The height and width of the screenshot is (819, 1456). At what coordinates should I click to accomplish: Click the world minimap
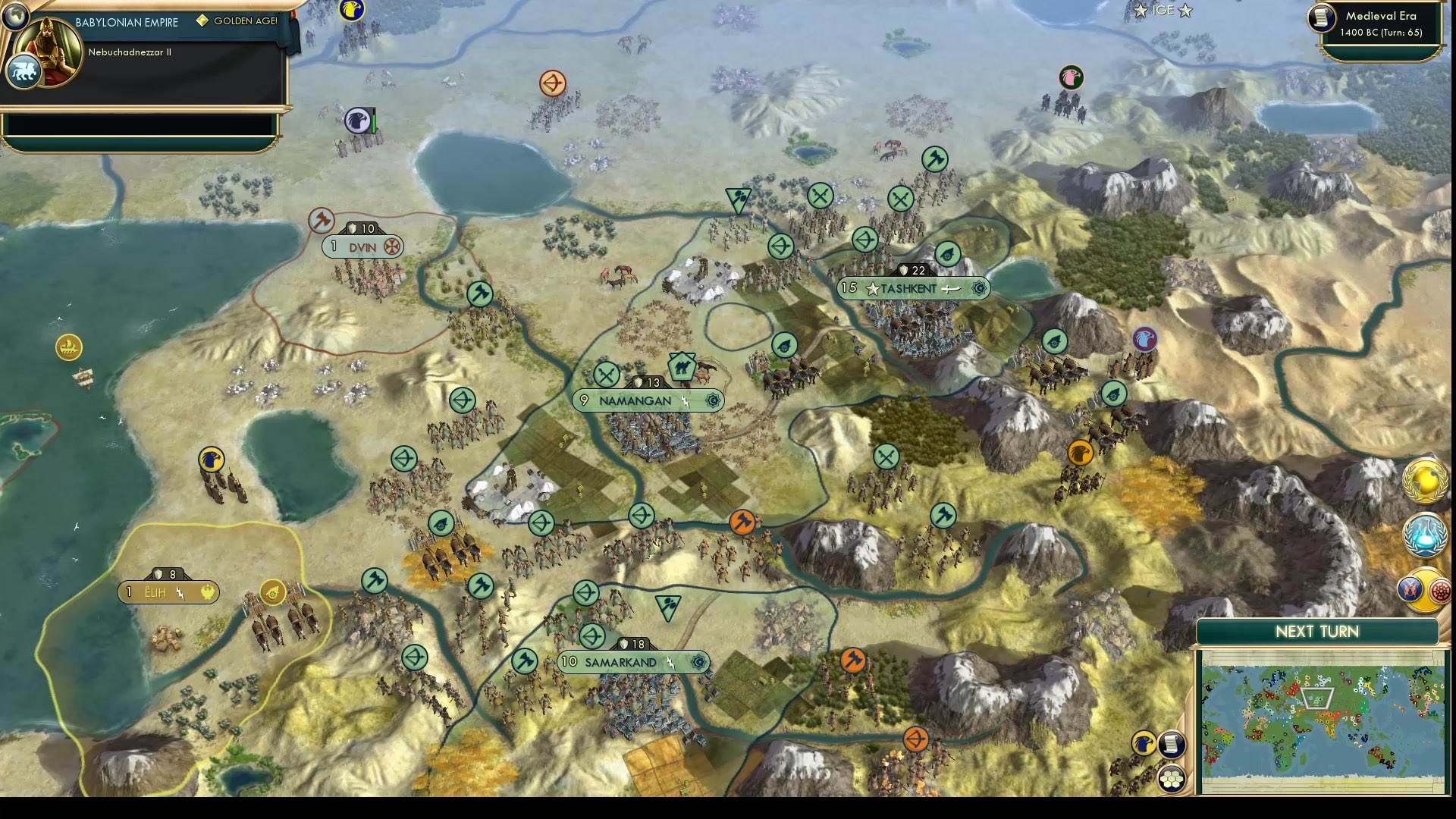1323,720
